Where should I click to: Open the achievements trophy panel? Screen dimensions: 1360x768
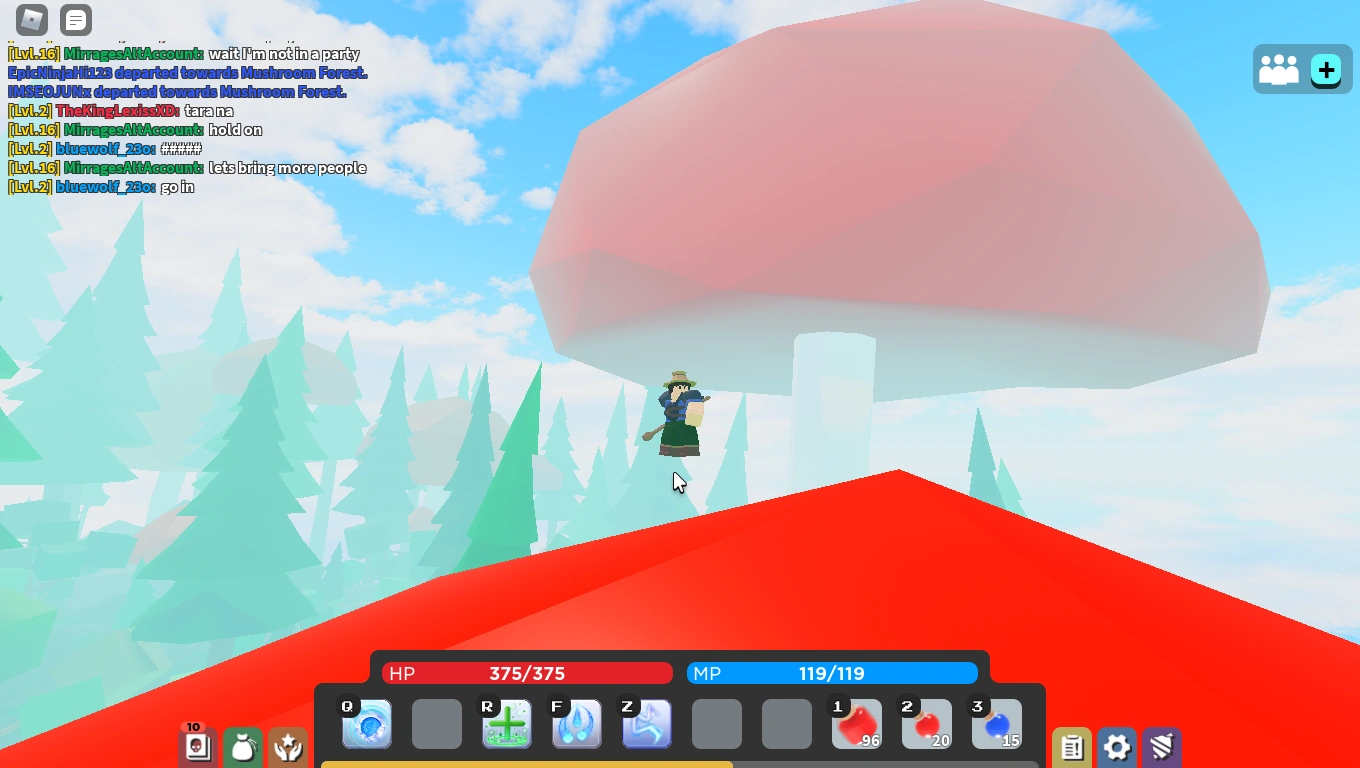coord(288,747)
